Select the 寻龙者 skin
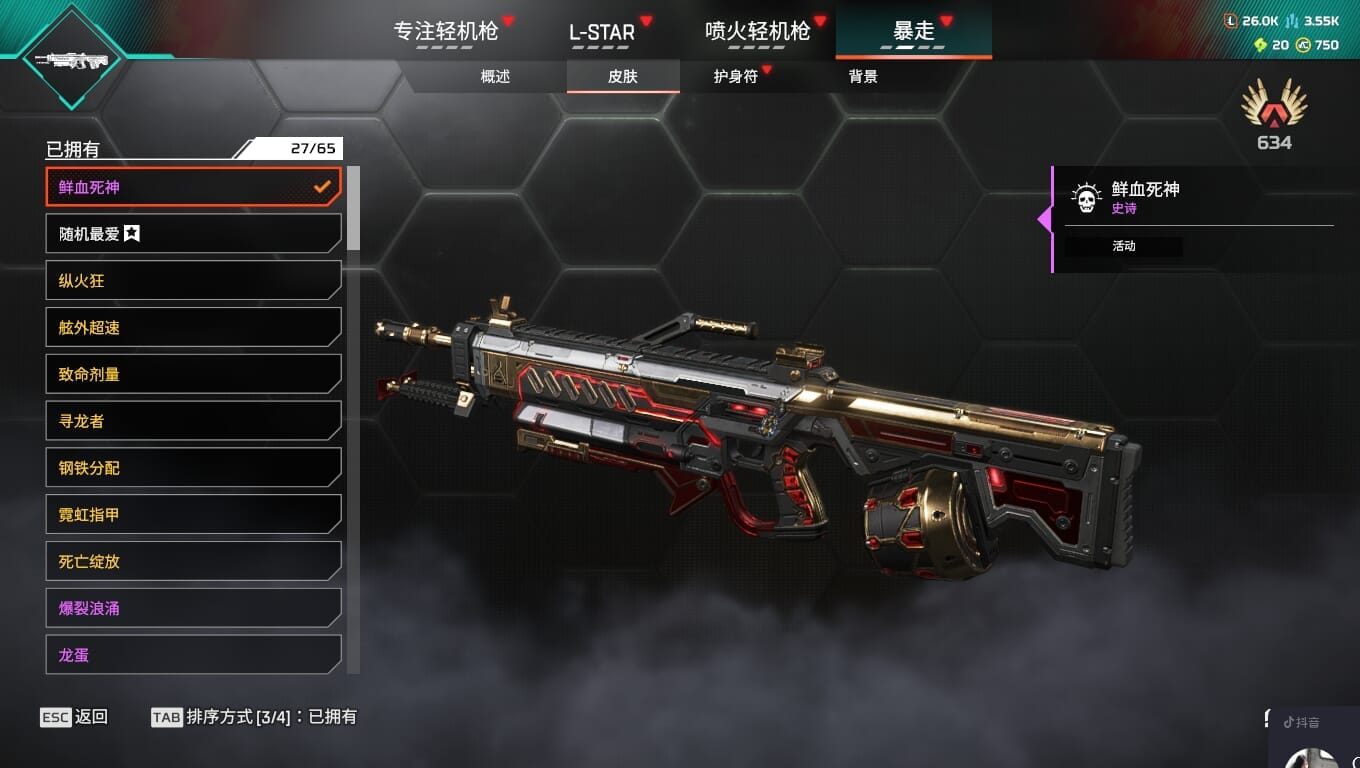 [x=193, y=421]
